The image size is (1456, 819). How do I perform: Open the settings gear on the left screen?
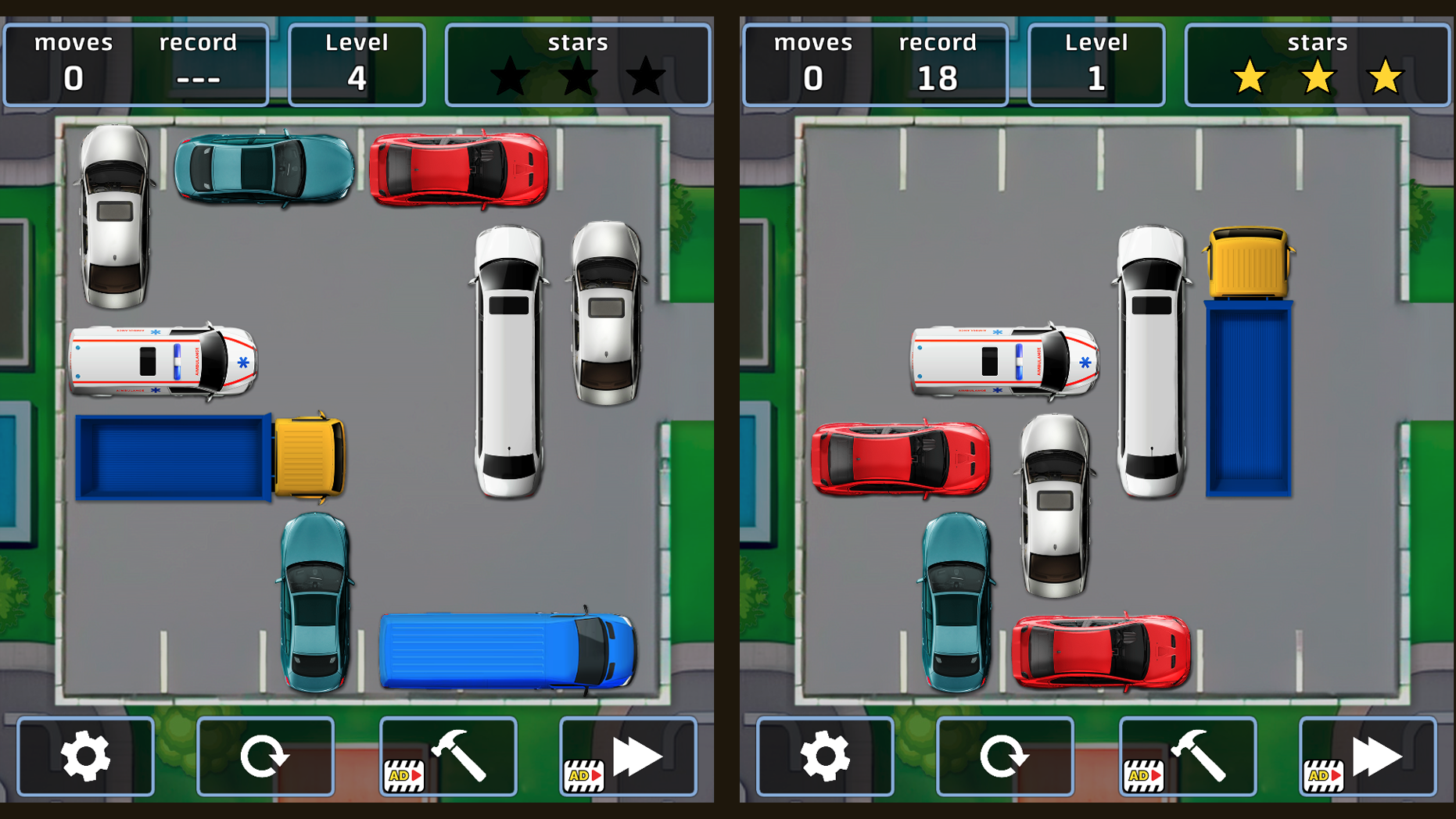click(86, 754)
